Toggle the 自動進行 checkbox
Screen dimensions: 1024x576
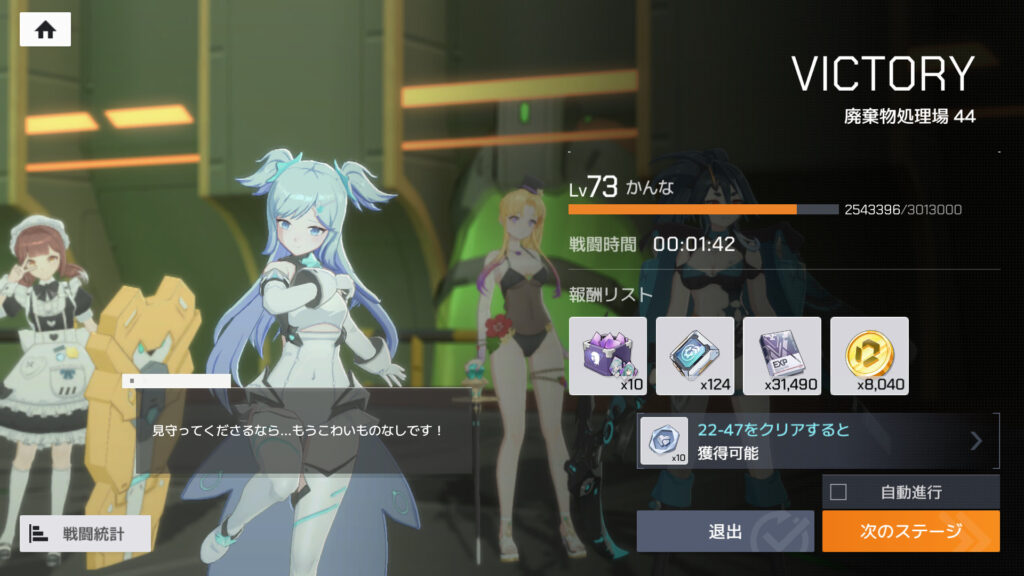click(839, 491)
